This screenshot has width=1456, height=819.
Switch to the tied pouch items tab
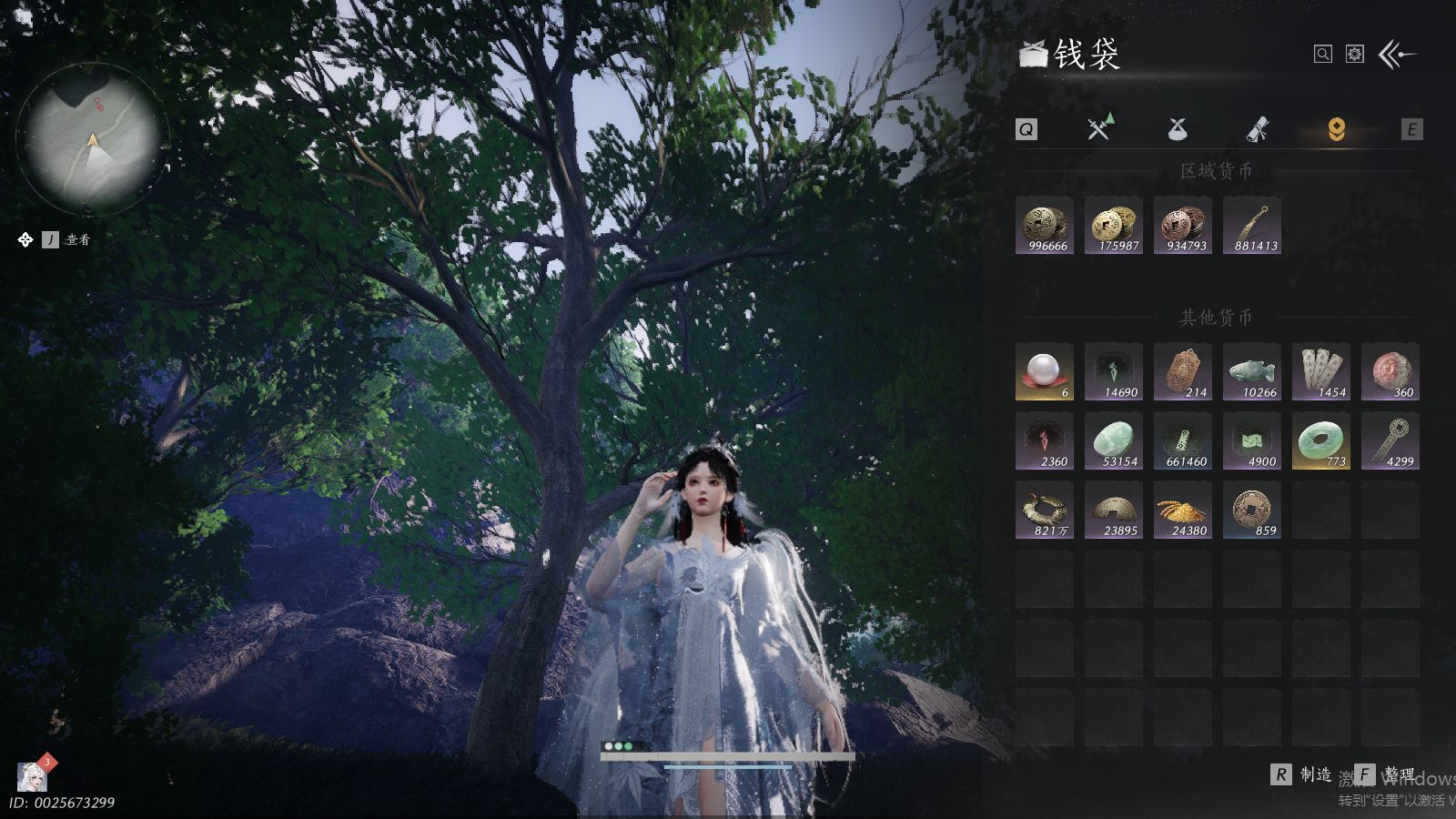click(1178, 129)
